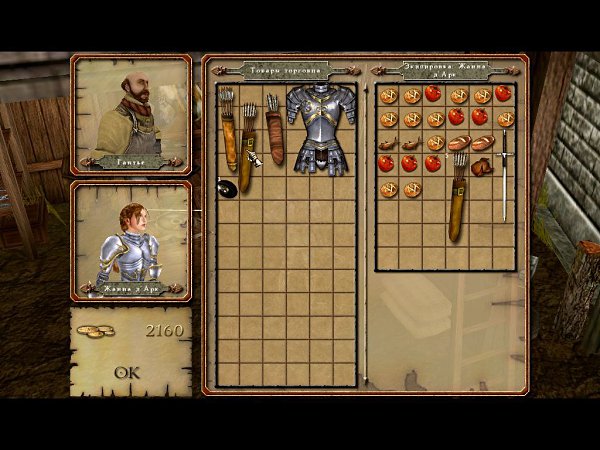This screenshot has width=600, height=450.
Task: Select the small black round item in merchant goods
Action: [x=226, y=185]
